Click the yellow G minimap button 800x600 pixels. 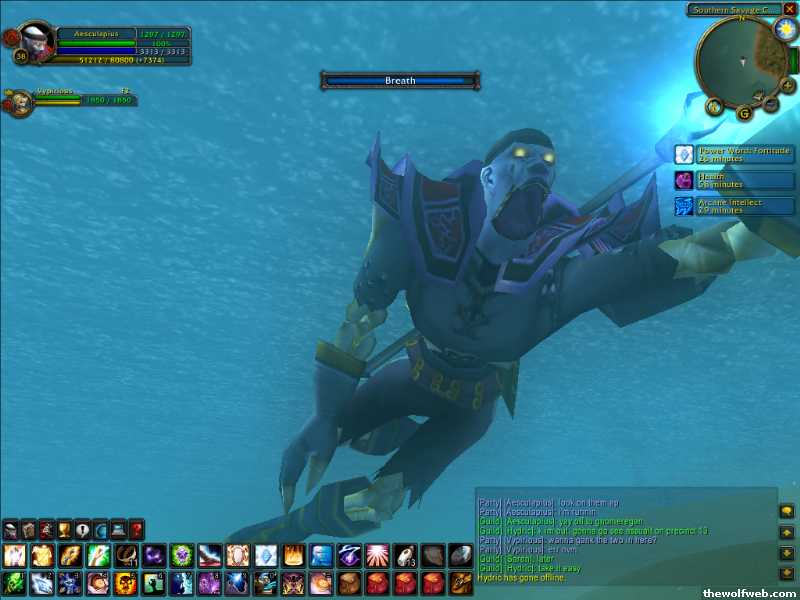(744, 113)
